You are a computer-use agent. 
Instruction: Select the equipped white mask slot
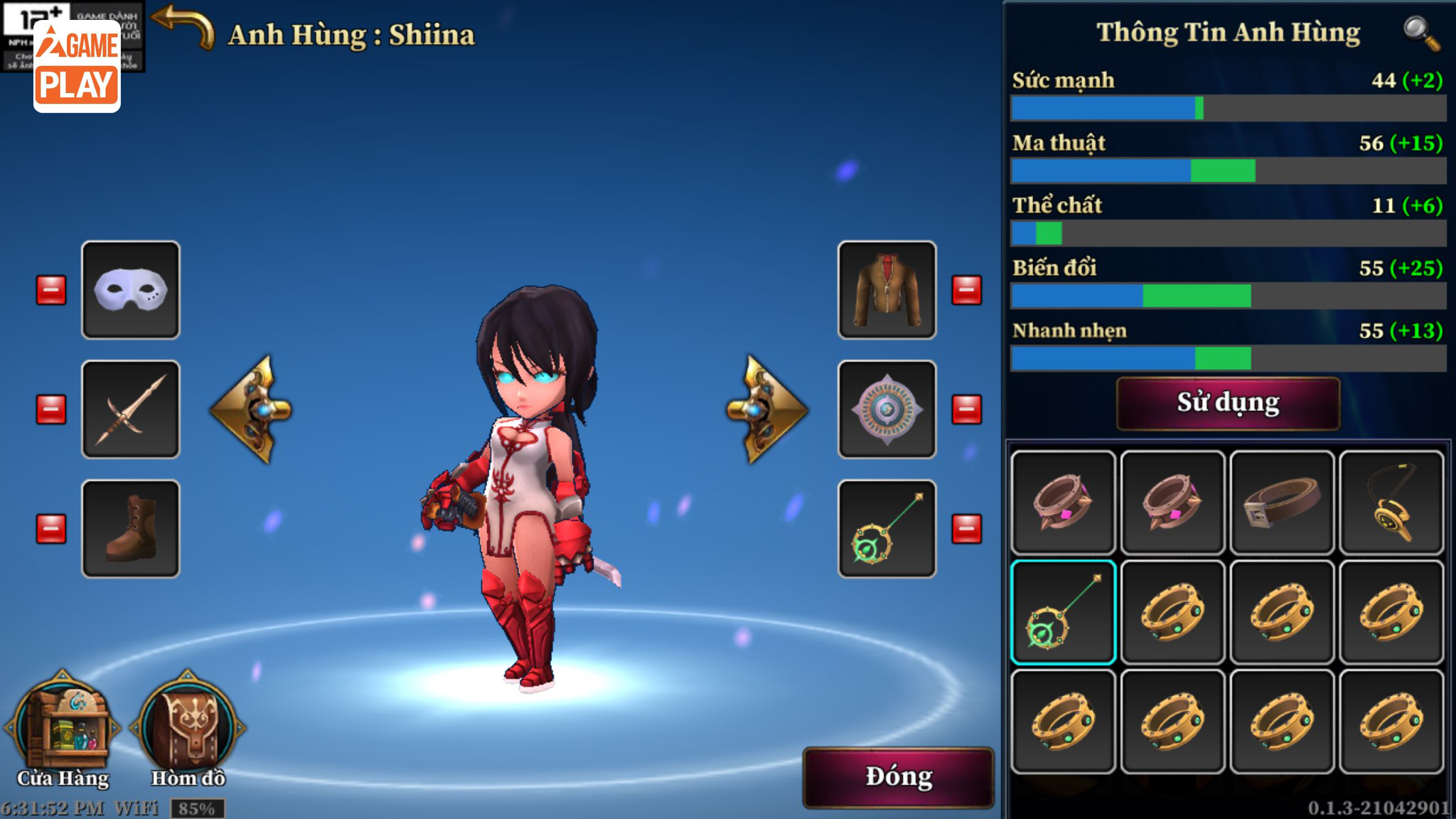pyautogui.click(x=131, y=290)
